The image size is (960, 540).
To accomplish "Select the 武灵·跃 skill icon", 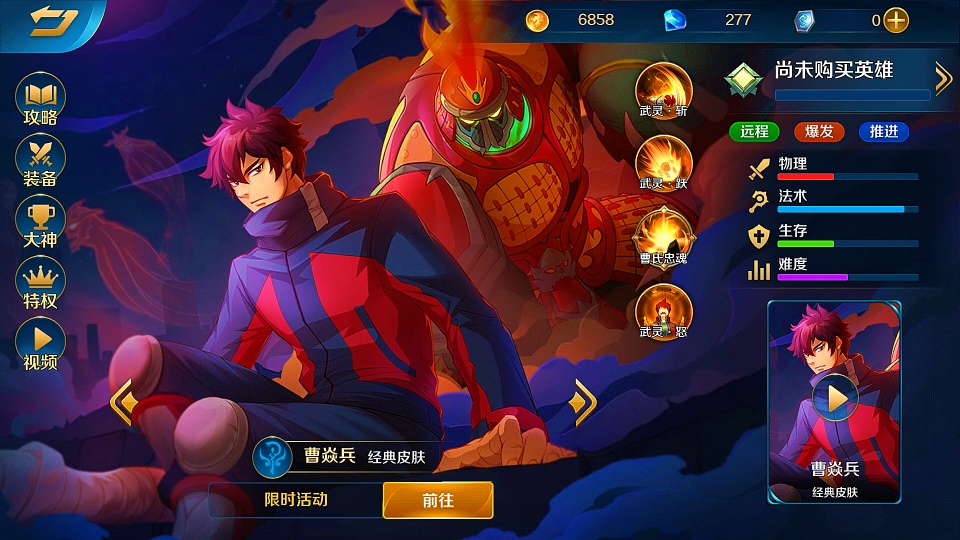I will (x=663, y=161).
